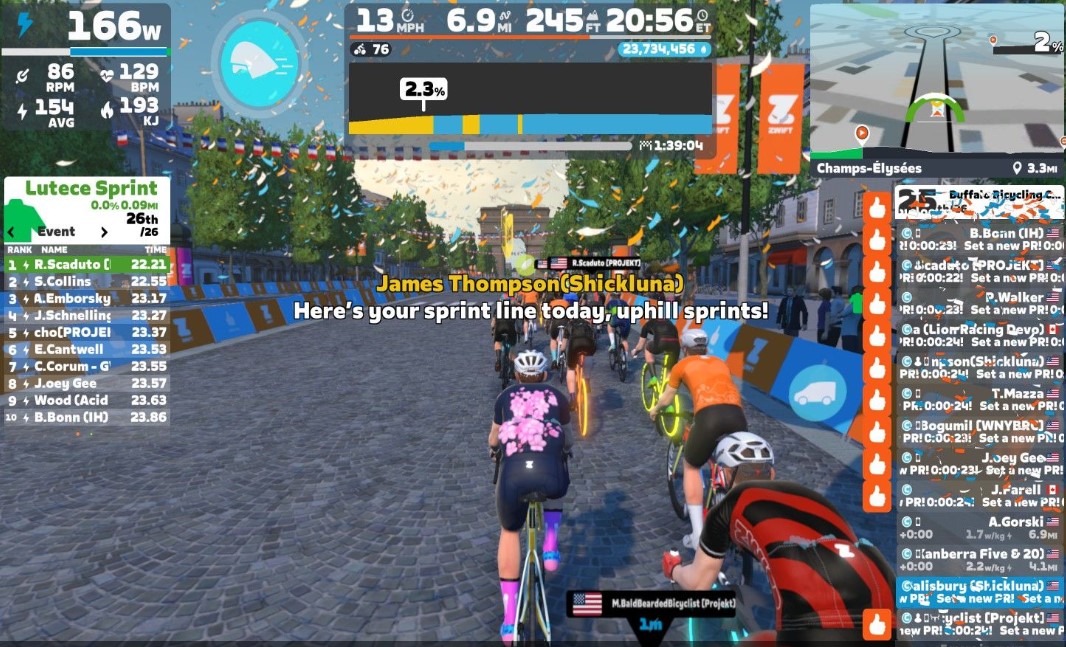This screenshot has width=1066, height=647.
Task: Give J.Farell a Ride On thumbs up
Action: [x=877, y=496]
